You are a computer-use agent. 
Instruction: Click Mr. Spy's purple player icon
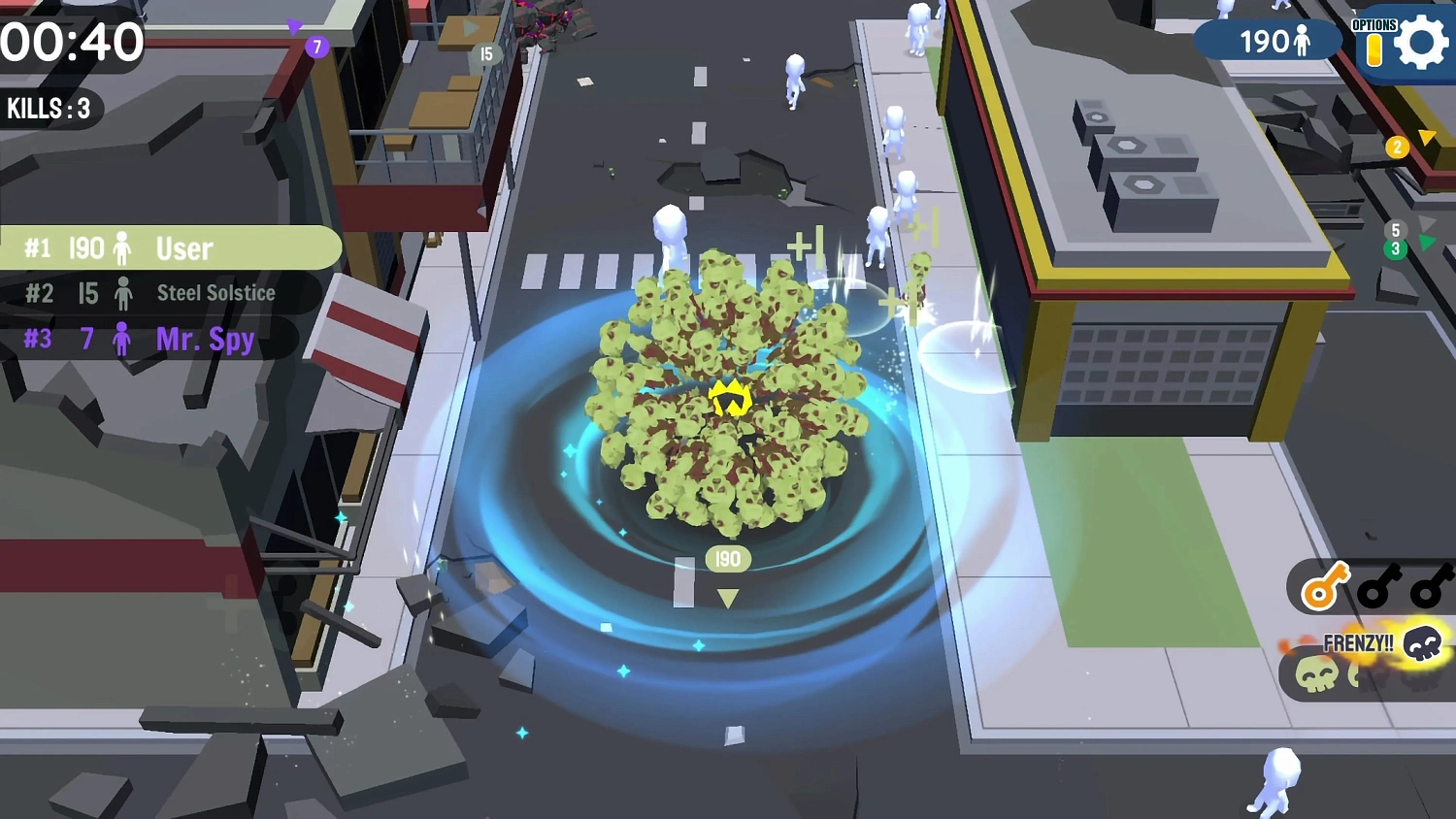click(121, 339)
